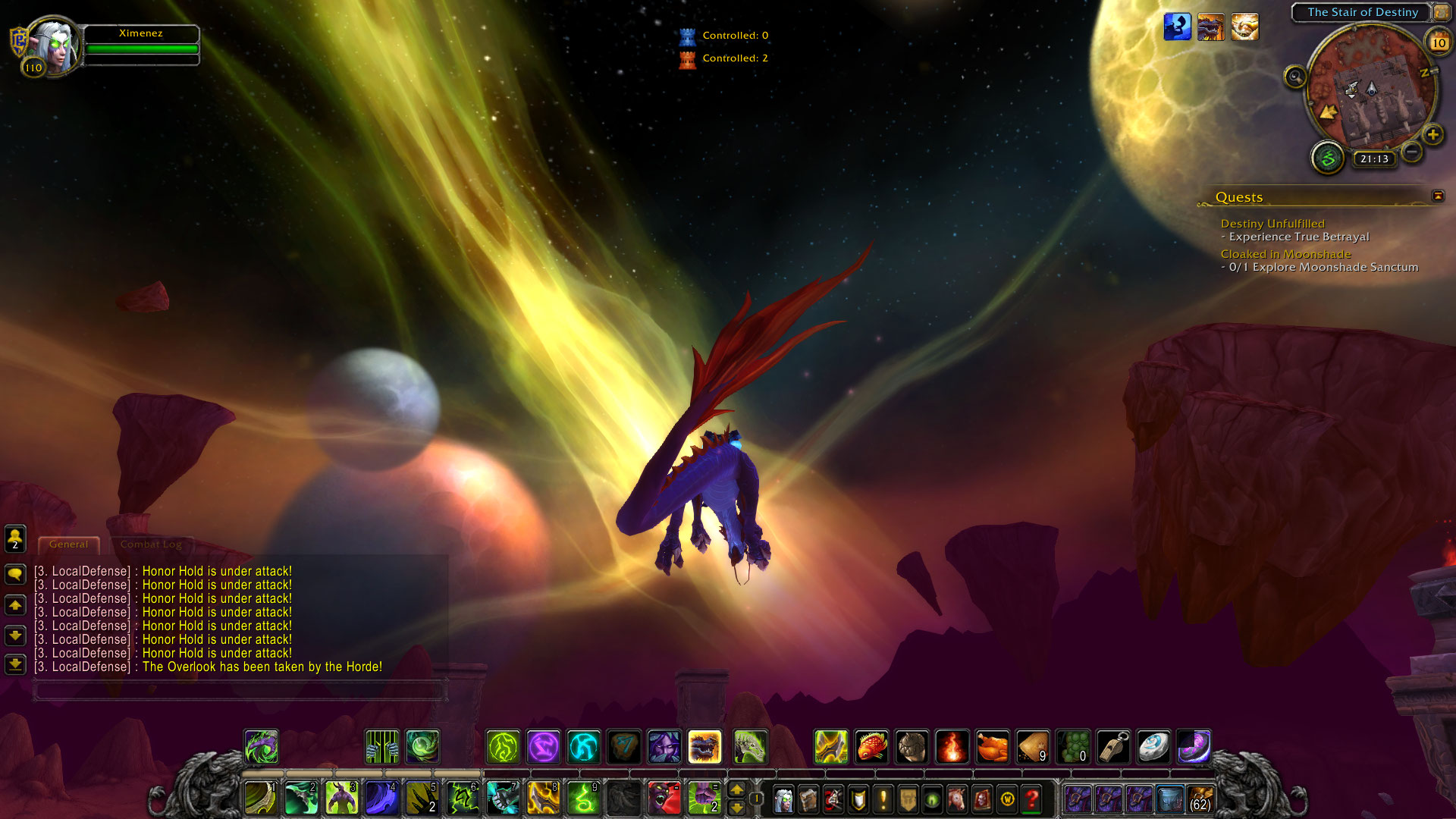Open the minimap tracking magnifier button

pyautogui.click(x=1295, y=77)
